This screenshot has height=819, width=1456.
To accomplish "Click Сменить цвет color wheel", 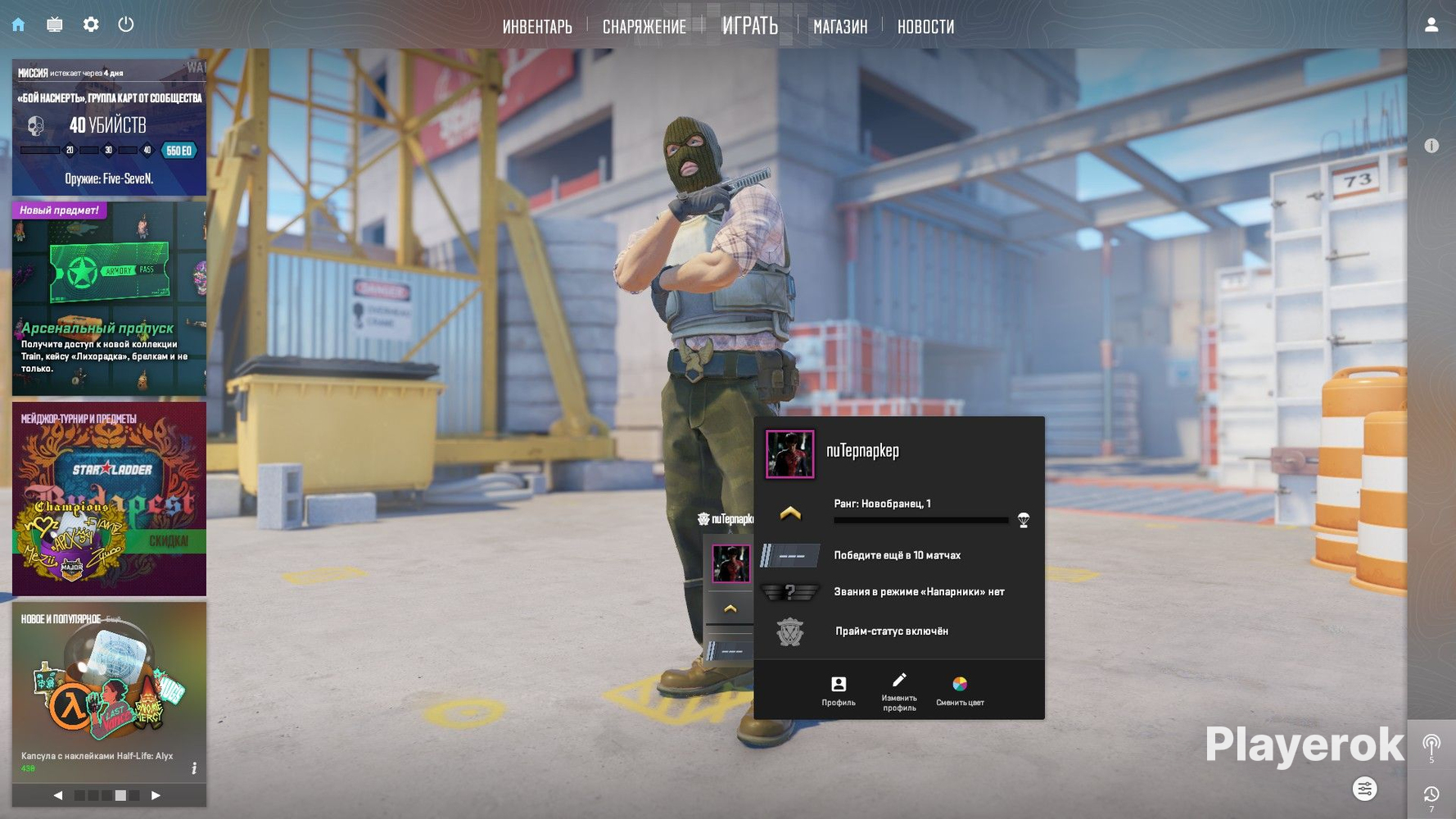I will point(960,690).
